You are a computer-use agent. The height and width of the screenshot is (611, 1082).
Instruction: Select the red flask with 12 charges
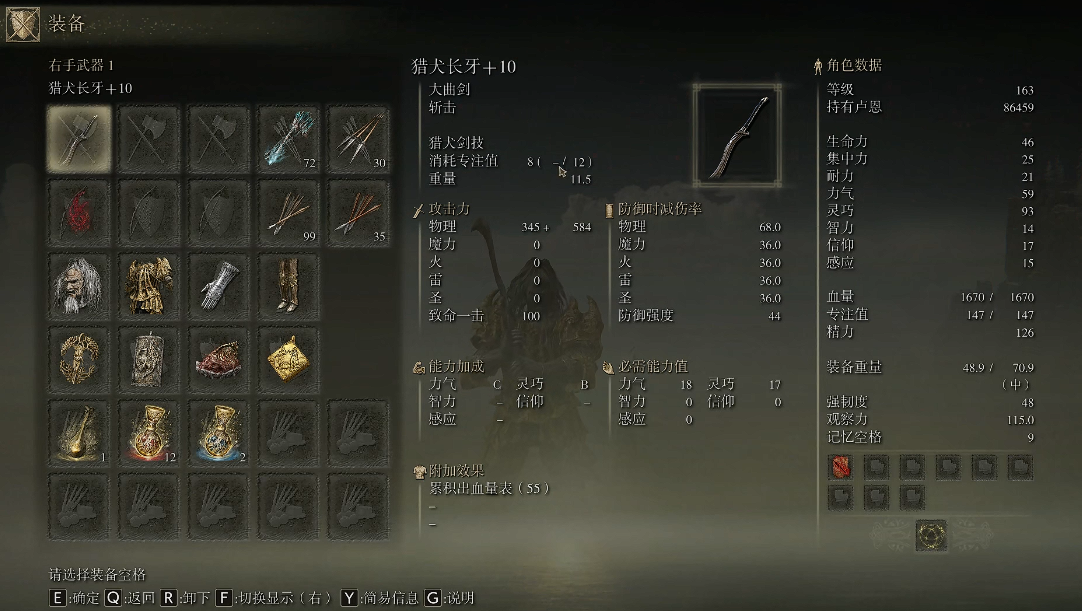pyautogui.click(x=149, y=434)
